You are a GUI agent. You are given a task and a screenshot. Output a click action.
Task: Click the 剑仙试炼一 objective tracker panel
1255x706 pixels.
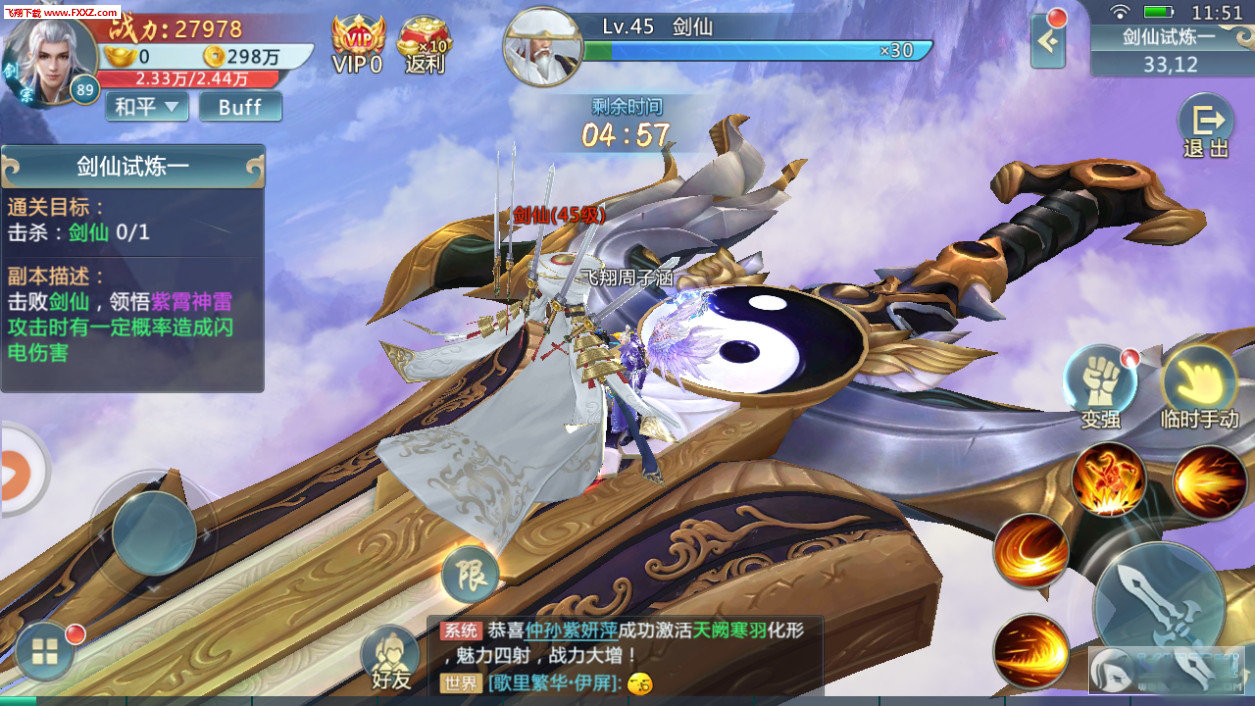(132, 268)
